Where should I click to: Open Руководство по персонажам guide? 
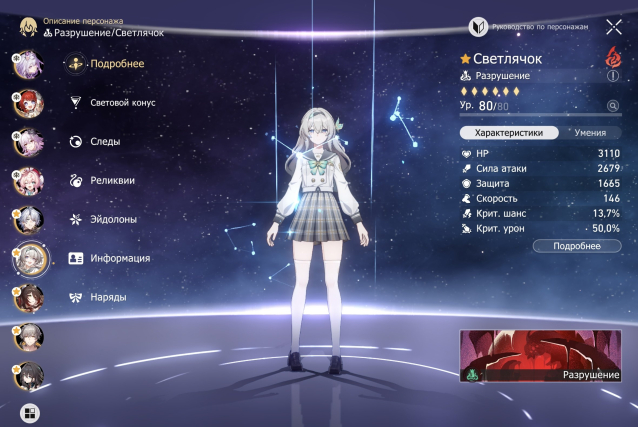tap(540, 28)
